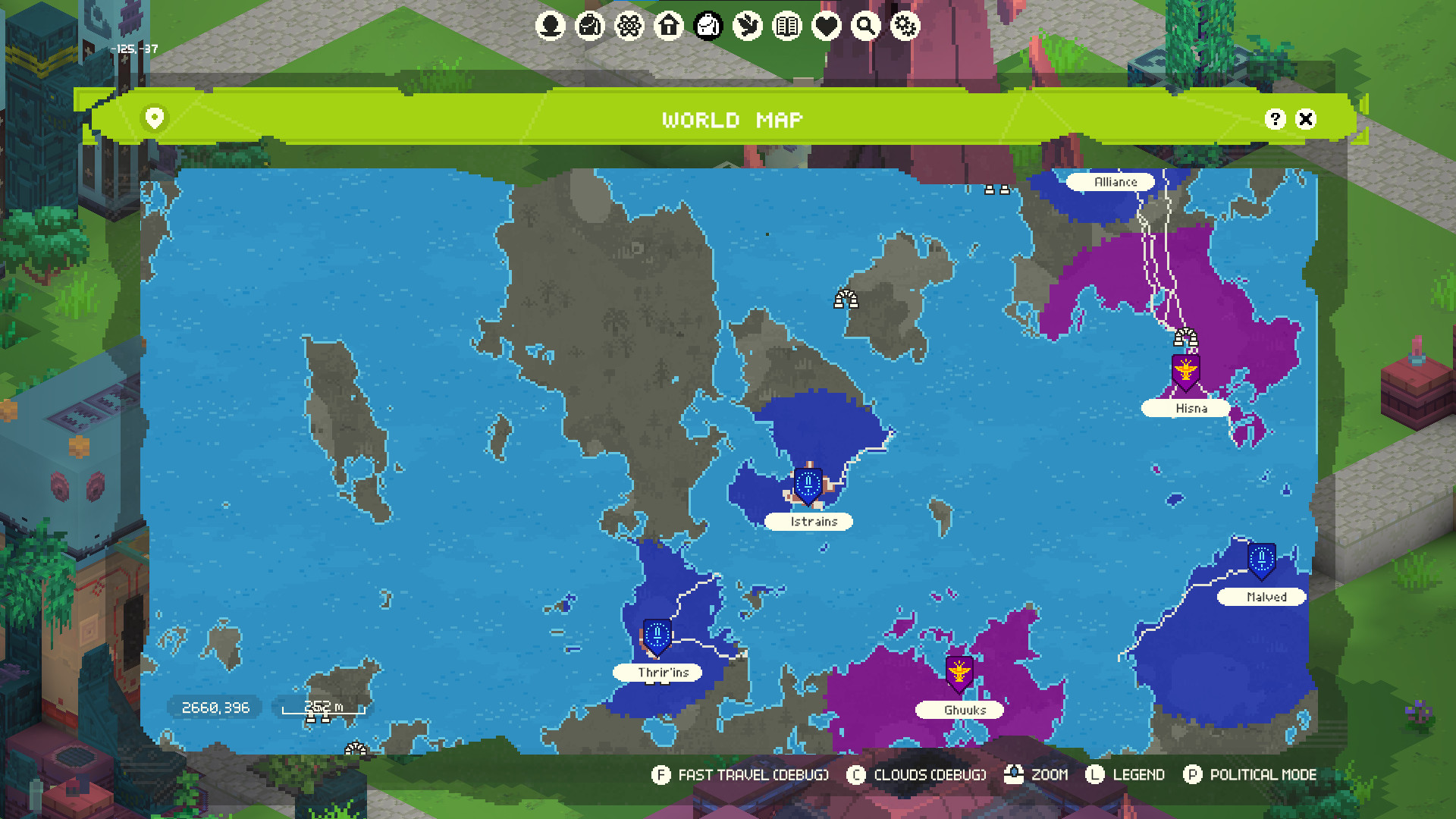1456x819 pixels.
Task: Click the Istrains shield marker
Action: [808, 482]
